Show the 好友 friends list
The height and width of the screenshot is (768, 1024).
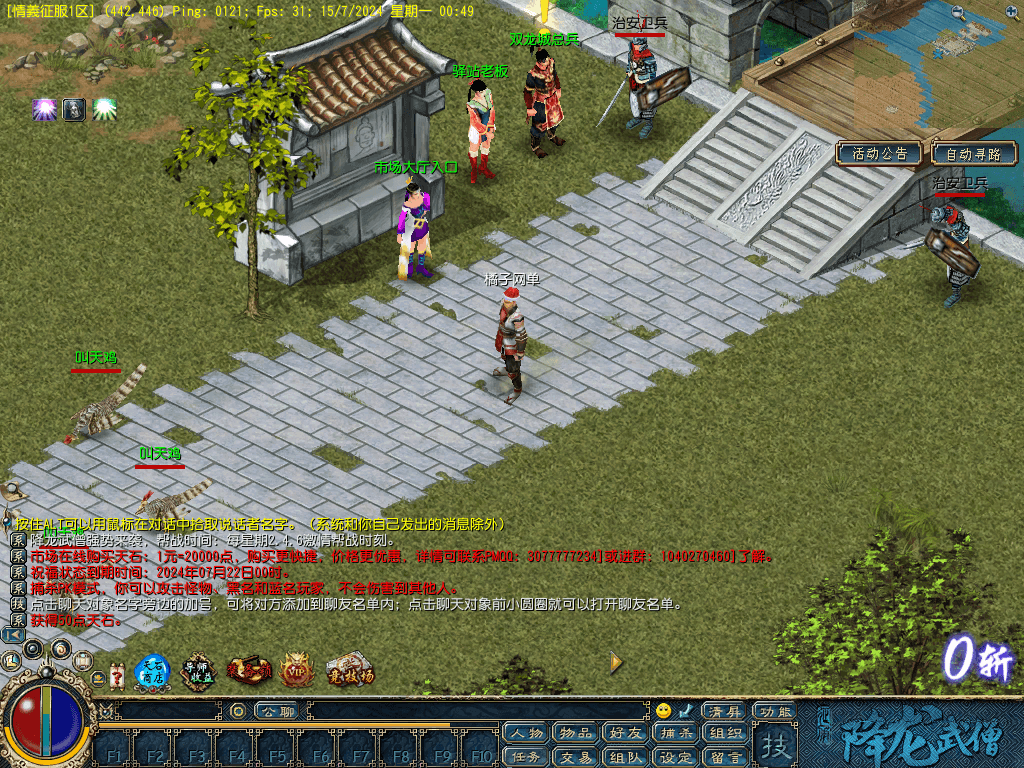(626, 734)
